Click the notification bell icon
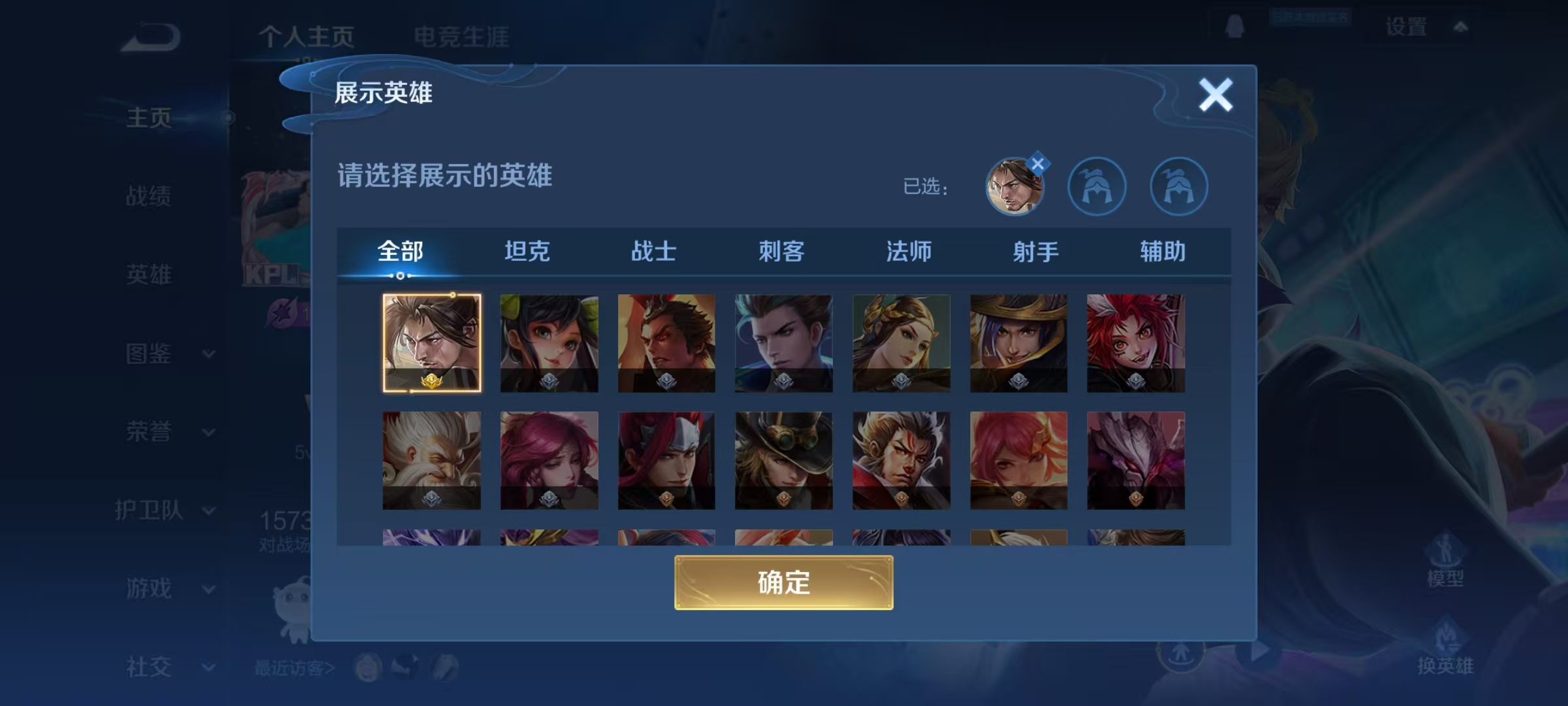 click(1233, 26)
